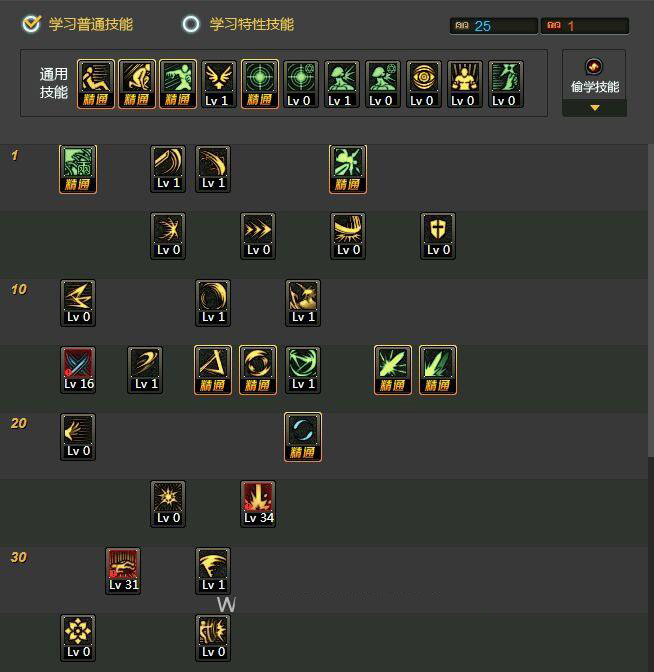This screenshot has height=672, width=654.
Task: Select the 学习普通技能 option
Action: coord(33,24)
